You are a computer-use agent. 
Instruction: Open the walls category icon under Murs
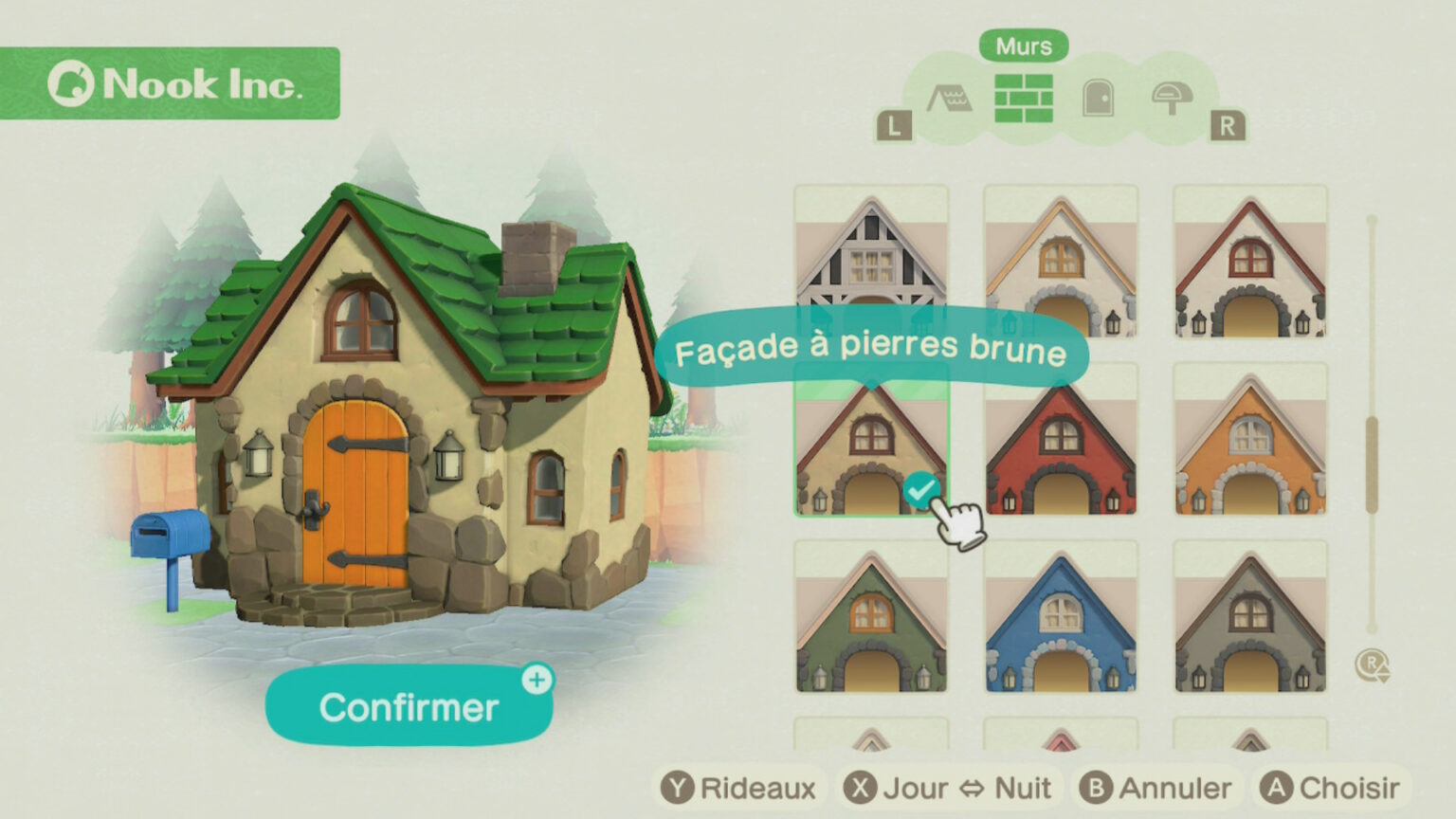pyautogui.click(x=1025, y=99)
